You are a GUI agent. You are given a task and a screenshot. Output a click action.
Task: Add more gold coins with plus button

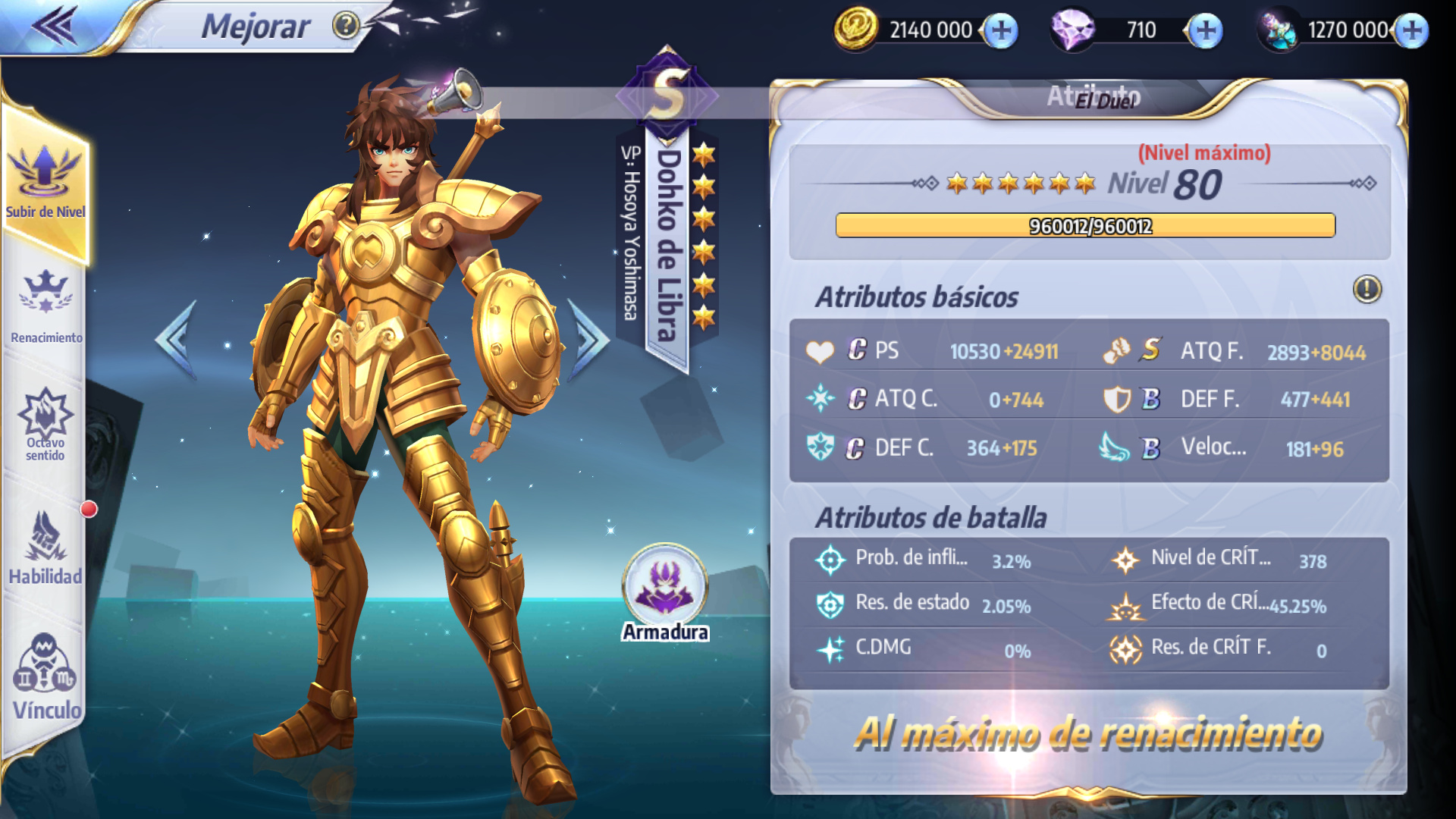tap(1002, 31)
